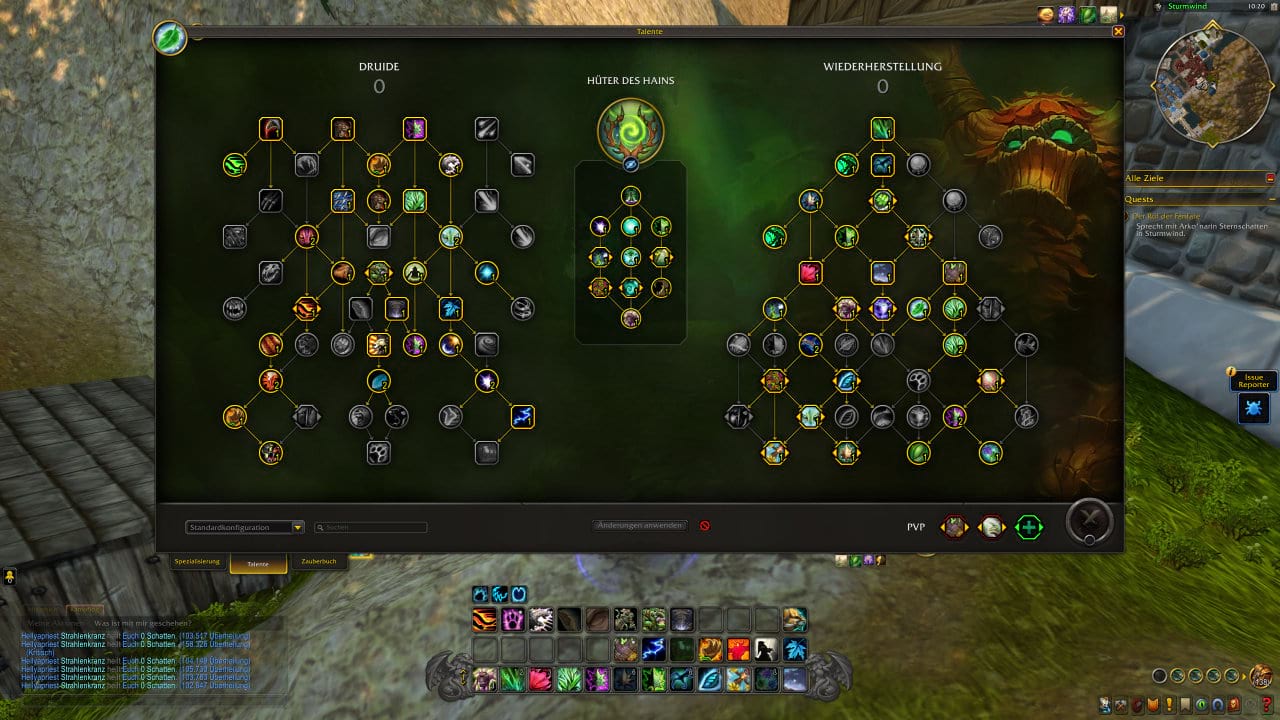1280x720 pixels.
Task: Collapse the Quests header
Action: point(1270,199)
